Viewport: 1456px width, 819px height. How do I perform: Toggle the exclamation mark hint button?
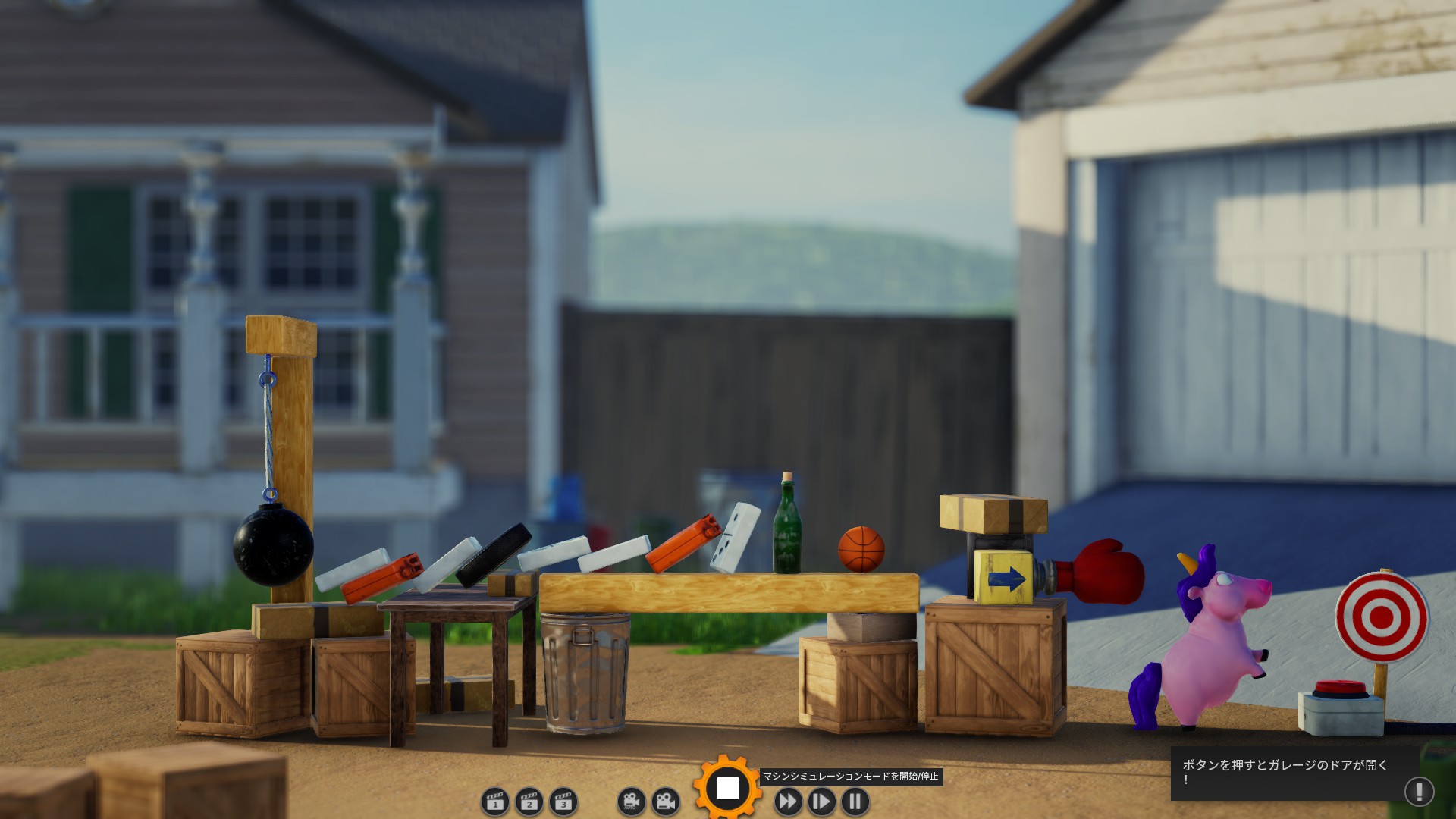(x=1419, y=792)
